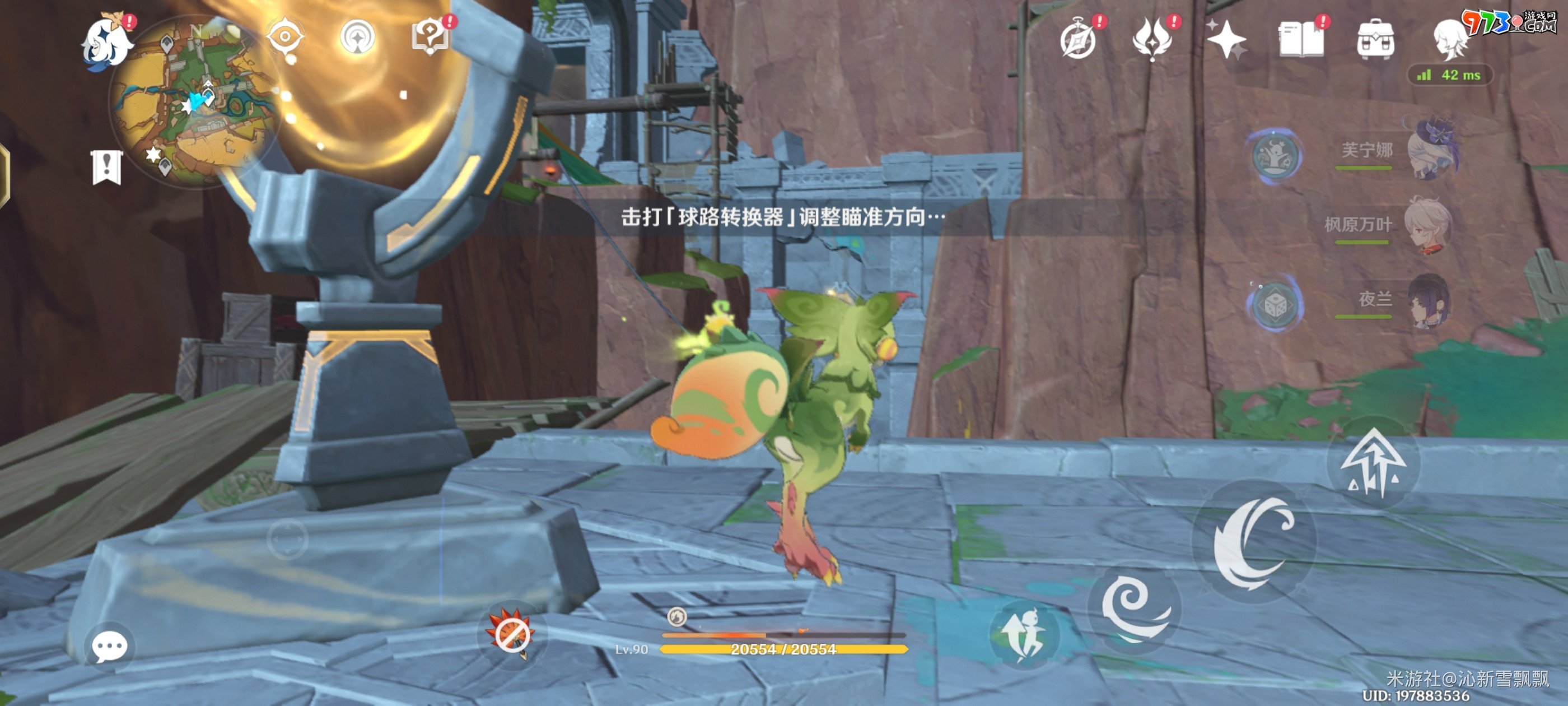Use the swirl elemental skill button
1568x706 pixels.
[x=1134, y=609]
